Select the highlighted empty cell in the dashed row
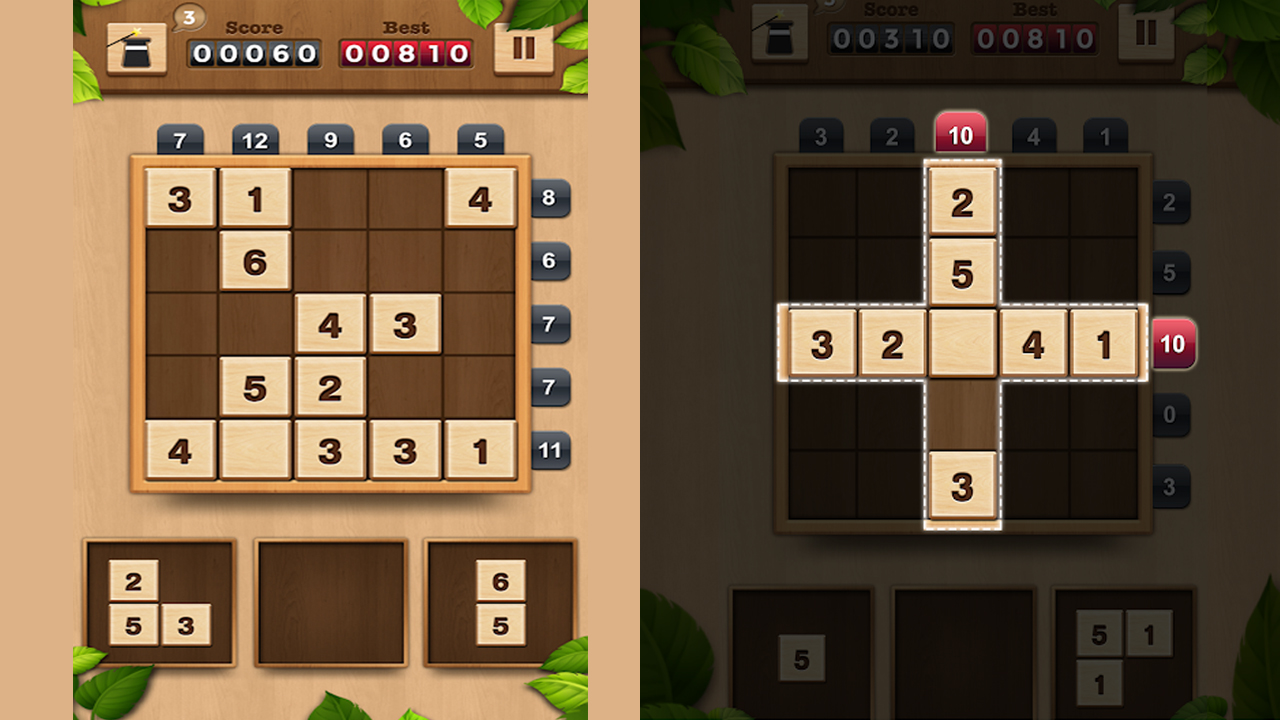The image size is (1280, 720). [961, 343]
